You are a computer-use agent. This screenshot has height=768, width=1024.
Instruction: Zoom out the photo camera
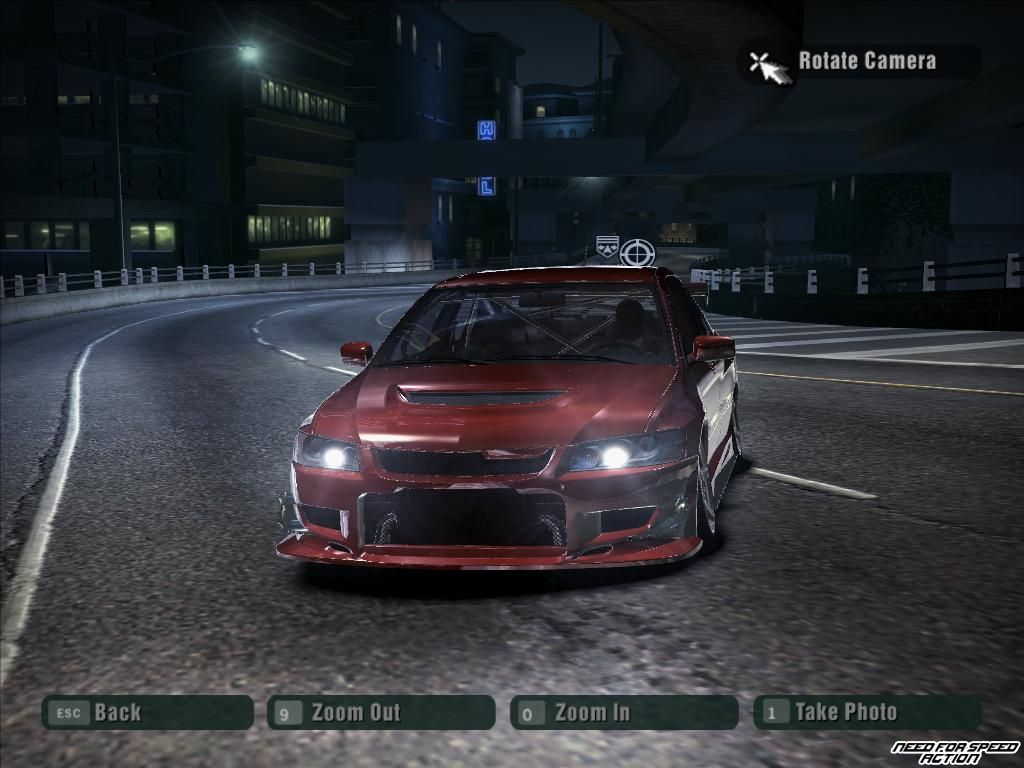(x=380, y=713)
